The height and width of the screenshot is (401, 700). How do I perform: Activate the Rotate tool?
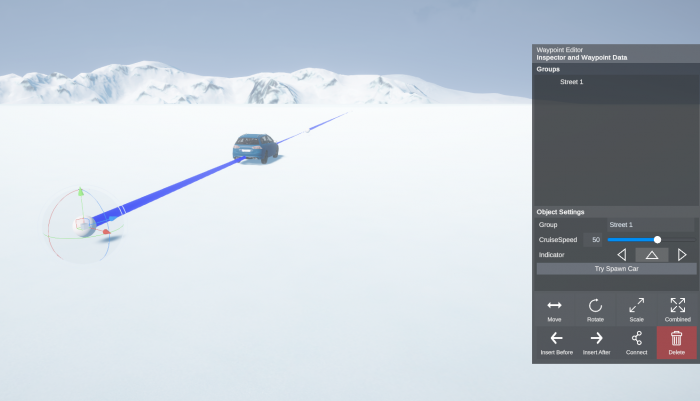click(595, 309)
